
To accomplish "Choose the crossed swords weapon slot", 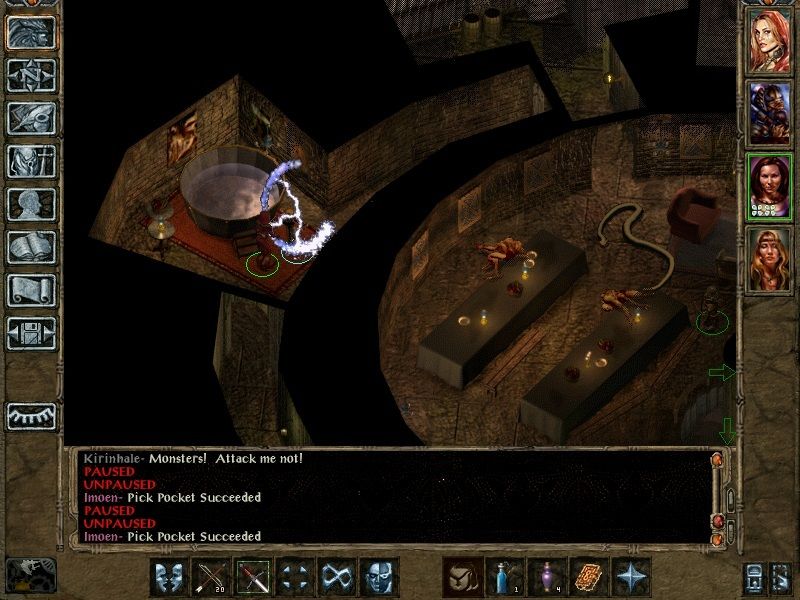I will coord(253,577).
